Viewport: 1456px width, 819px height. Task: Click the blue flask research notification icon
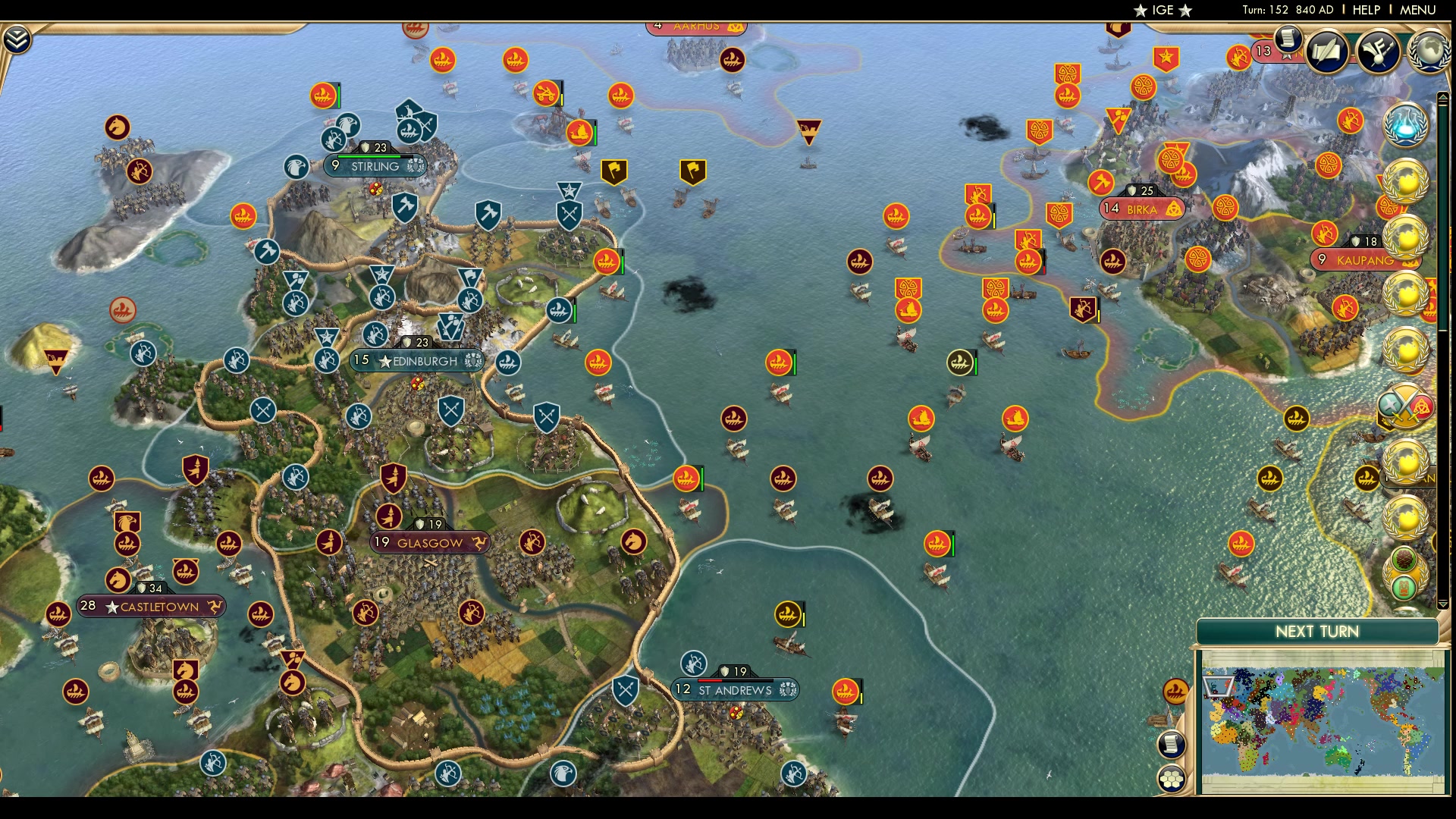(x=1407, y=127)
